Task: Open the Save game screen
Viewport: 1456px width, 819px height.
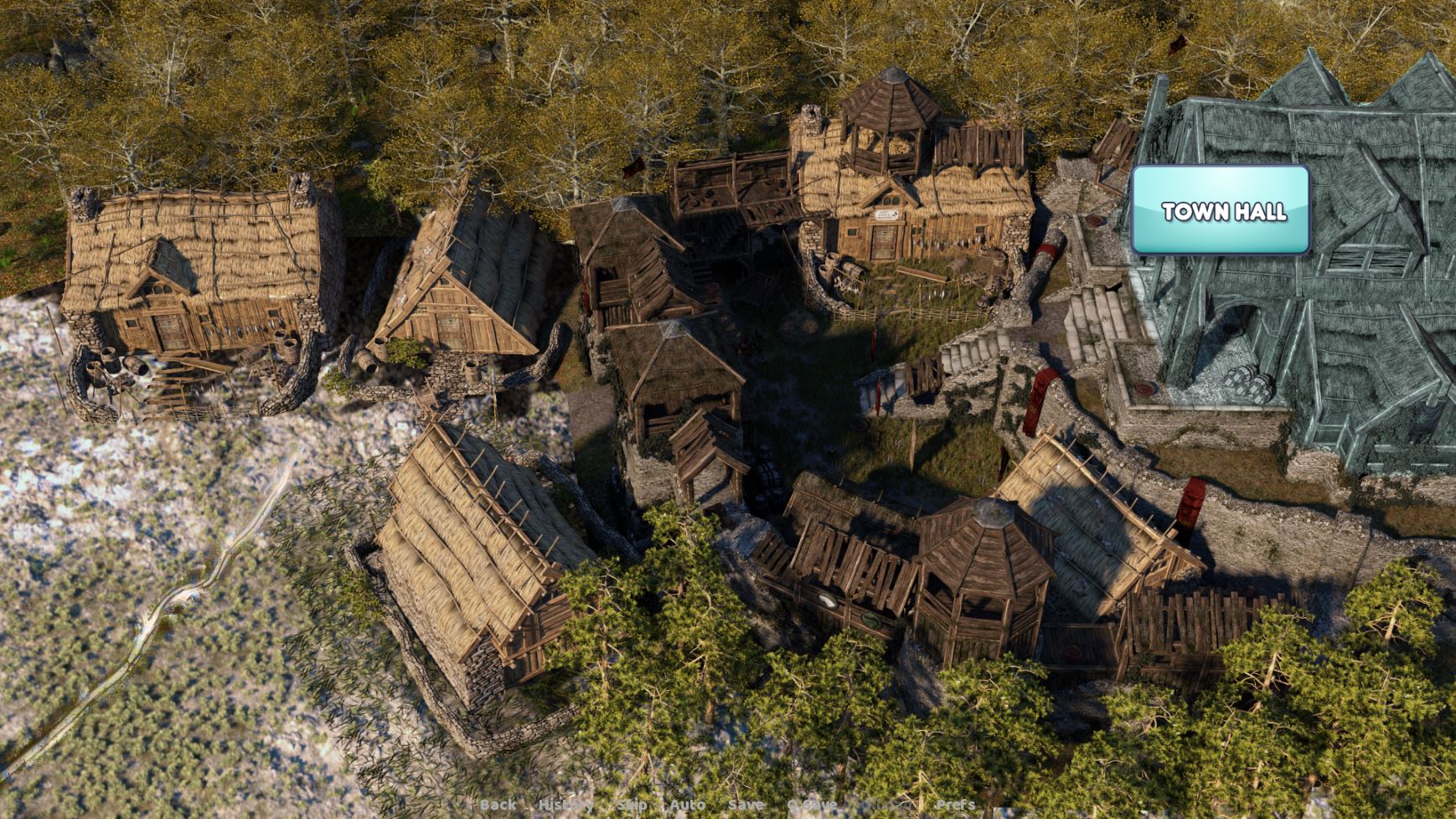Action: (745, 805)
